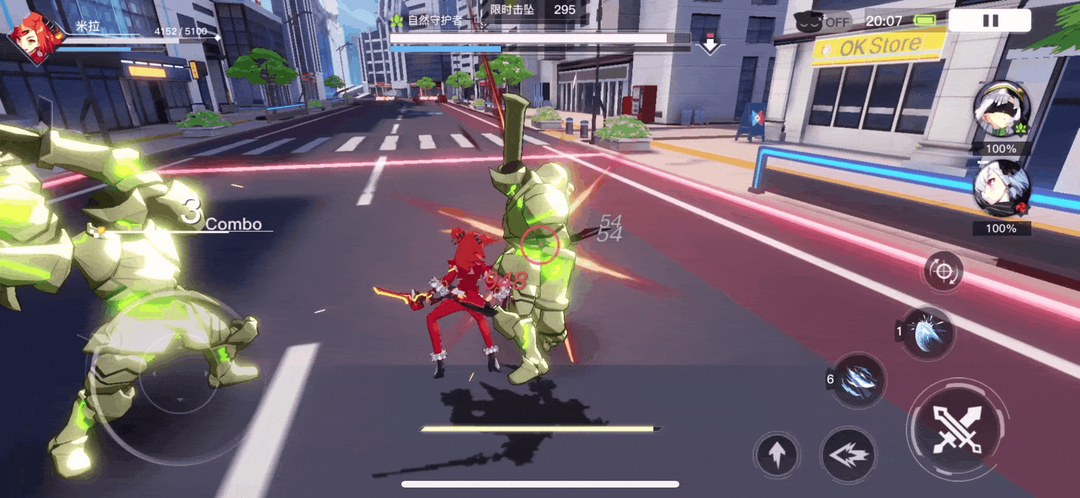Select Mila's red-haired character portrait
Screen dimensions: 1080x498
[32, 38]
